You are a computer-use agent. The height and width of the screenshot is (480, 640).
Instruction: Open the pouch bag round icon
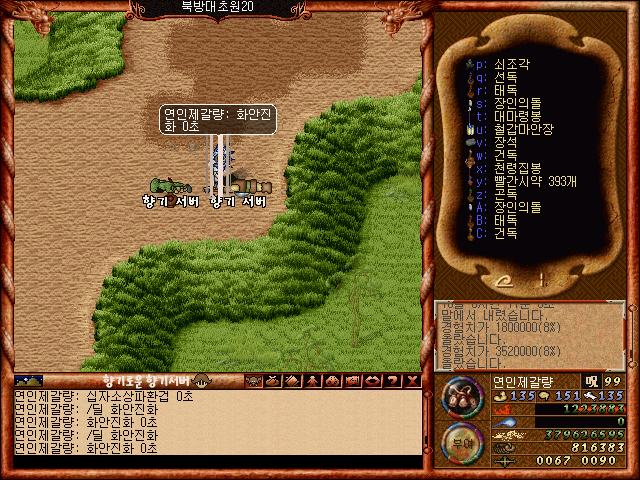pos(461,398)
